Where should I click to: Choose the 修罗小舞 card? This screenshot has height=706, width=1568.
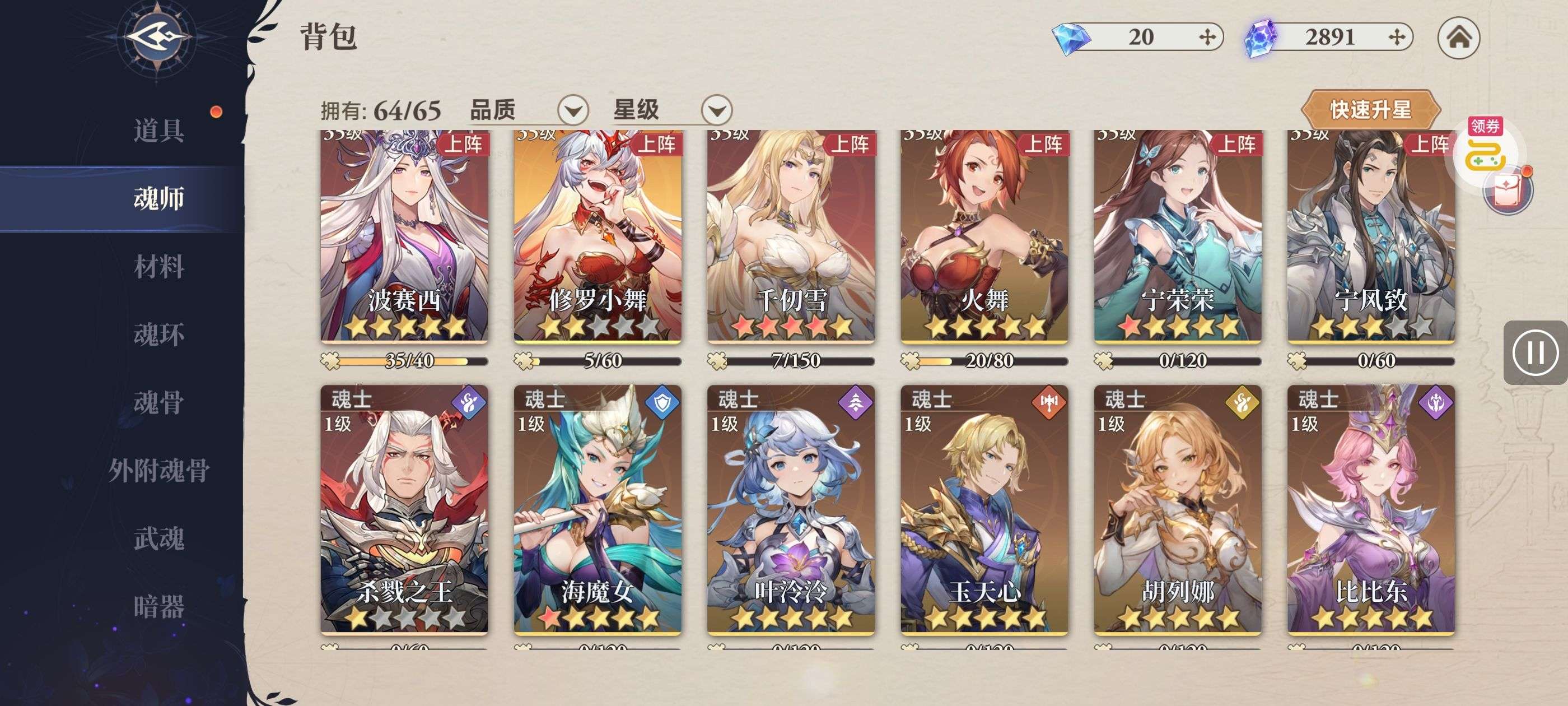point(597,238)
